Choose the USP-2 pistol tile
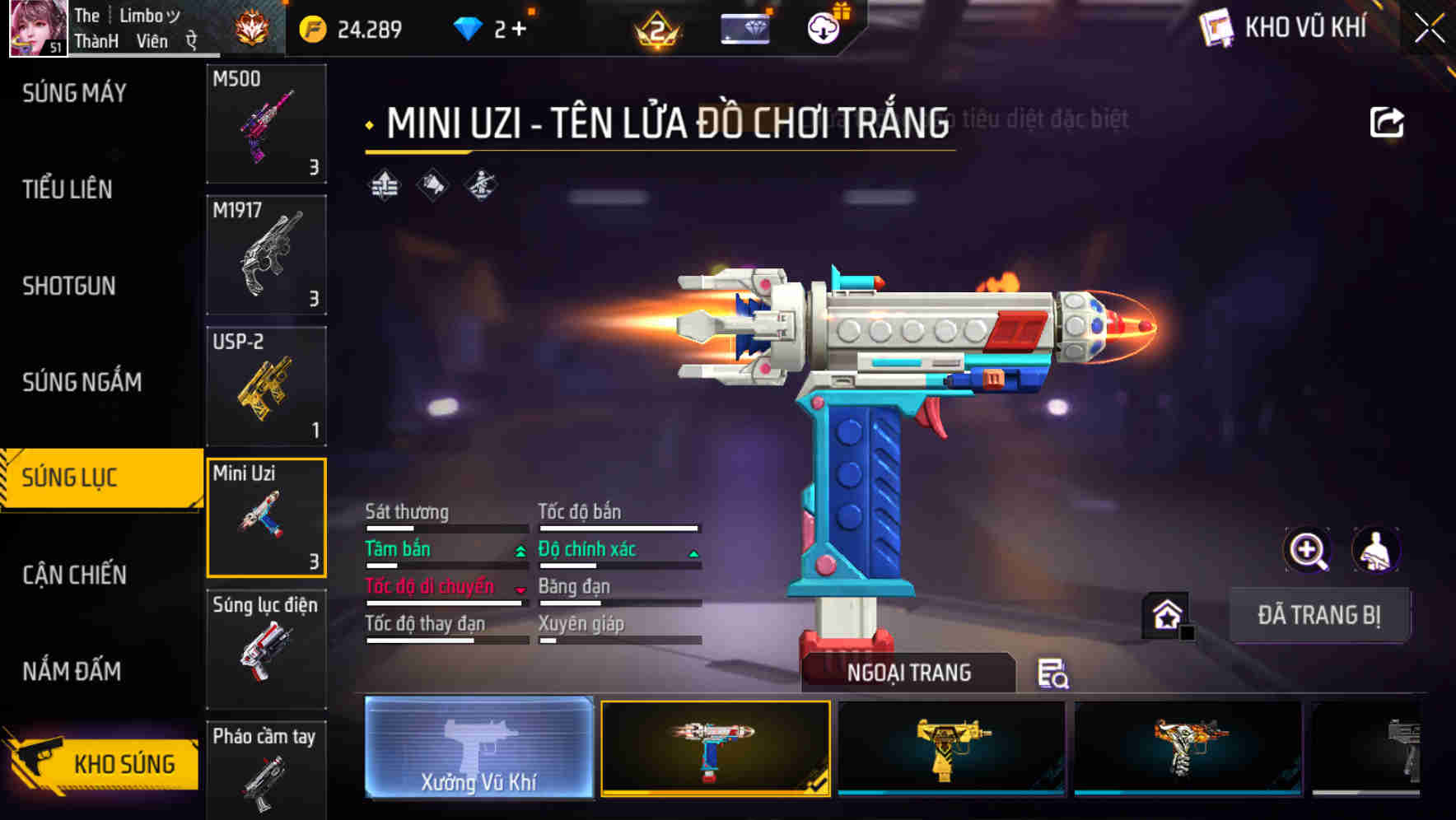The width and height of the screenshot is (1456, 820). 266,386
